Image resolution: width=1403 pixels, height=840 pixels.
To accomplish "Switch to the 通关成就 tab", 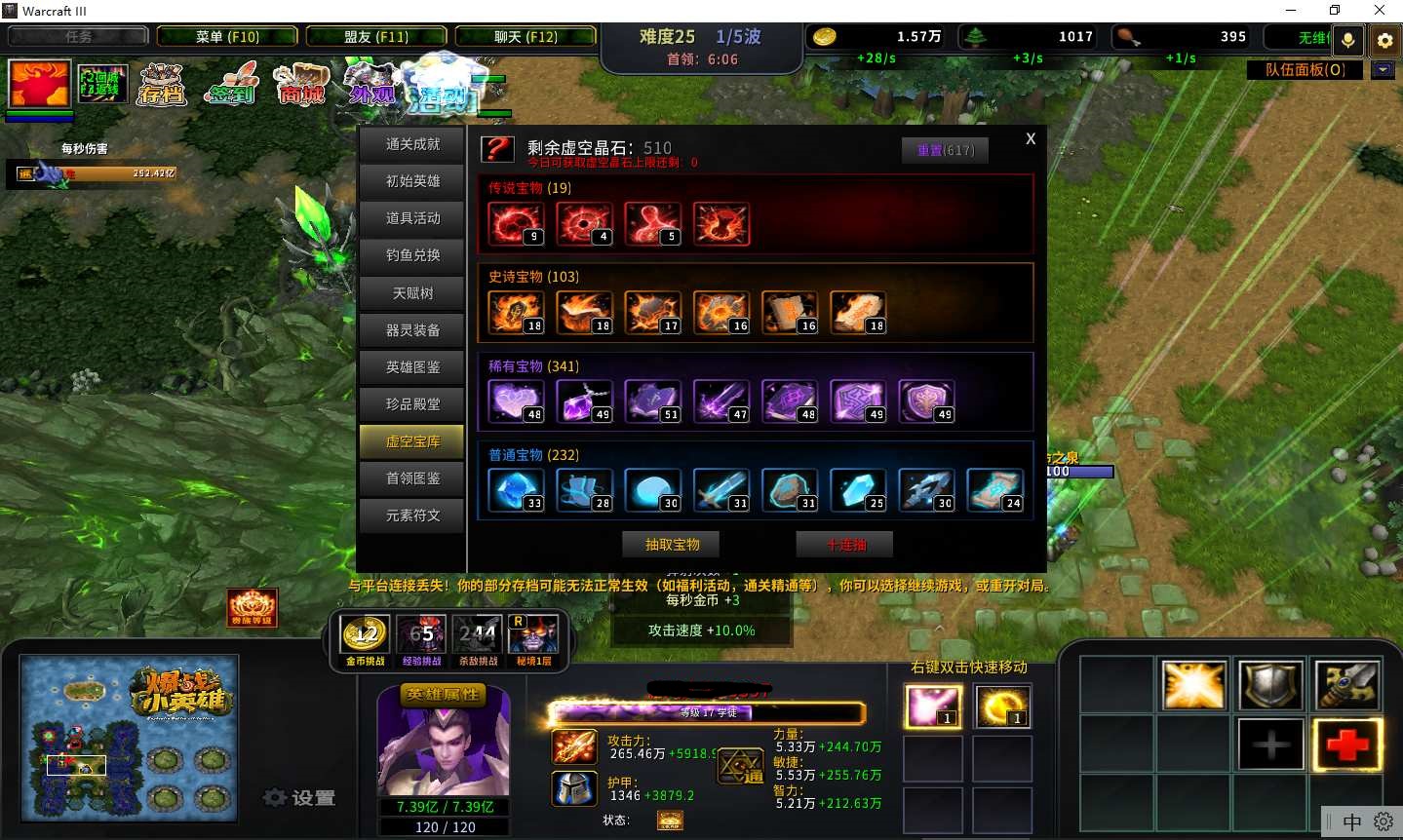I will point(412,144).
